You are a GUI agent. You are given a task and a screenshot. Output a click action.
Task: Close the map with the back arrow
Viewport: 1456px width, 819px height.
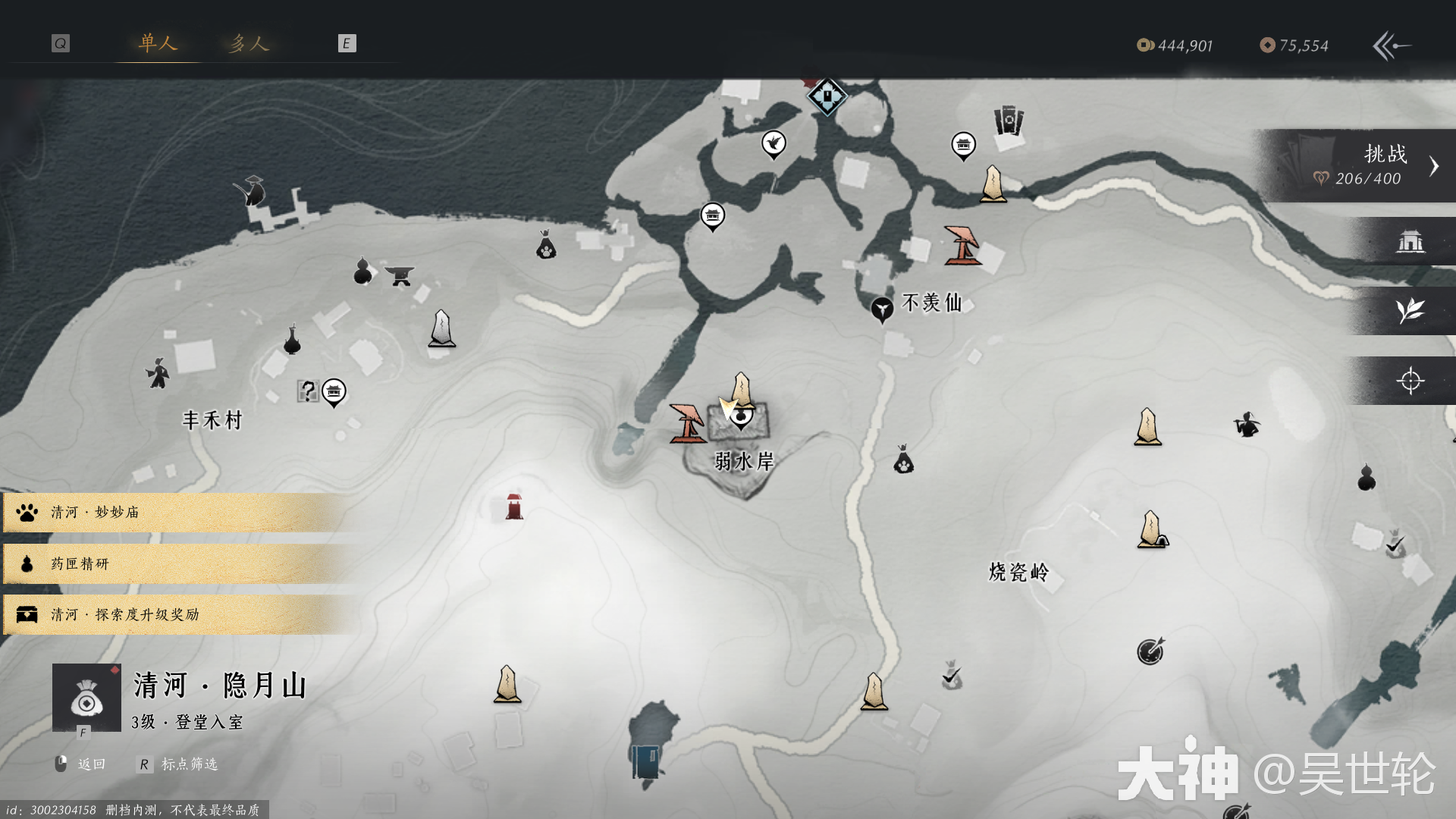(1392, 46)
